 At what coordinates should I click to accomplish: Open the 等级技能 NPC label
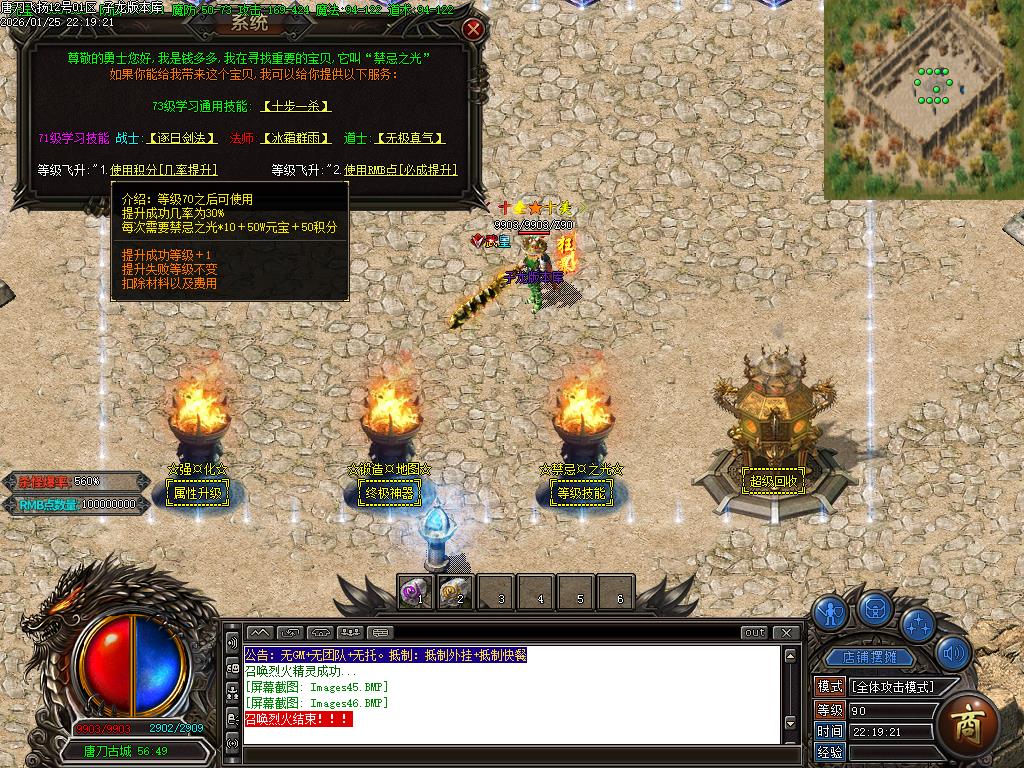[x=581, y=492]
